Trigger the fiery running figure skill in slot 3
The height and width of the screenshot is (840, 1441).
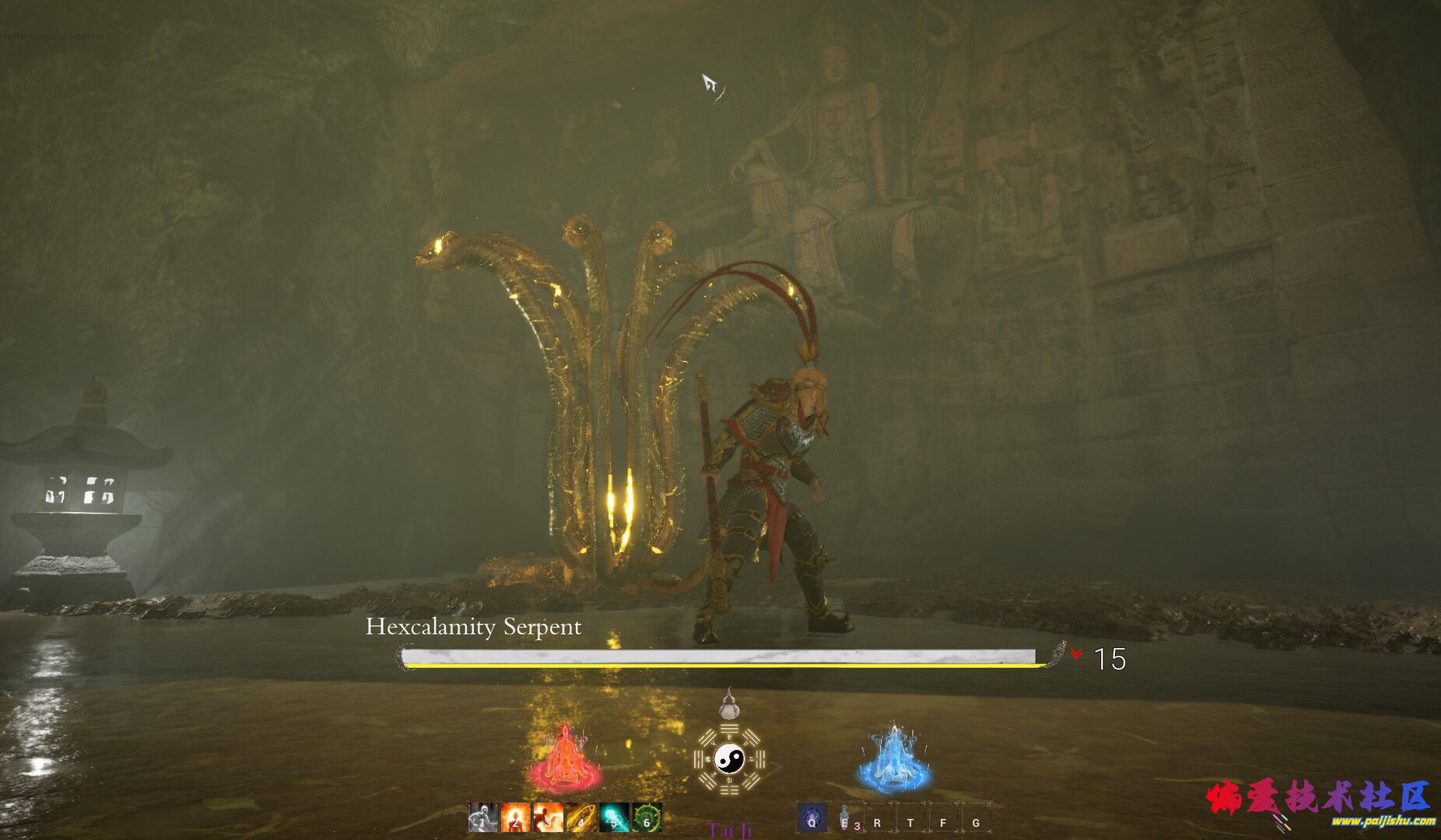(548, 817)
